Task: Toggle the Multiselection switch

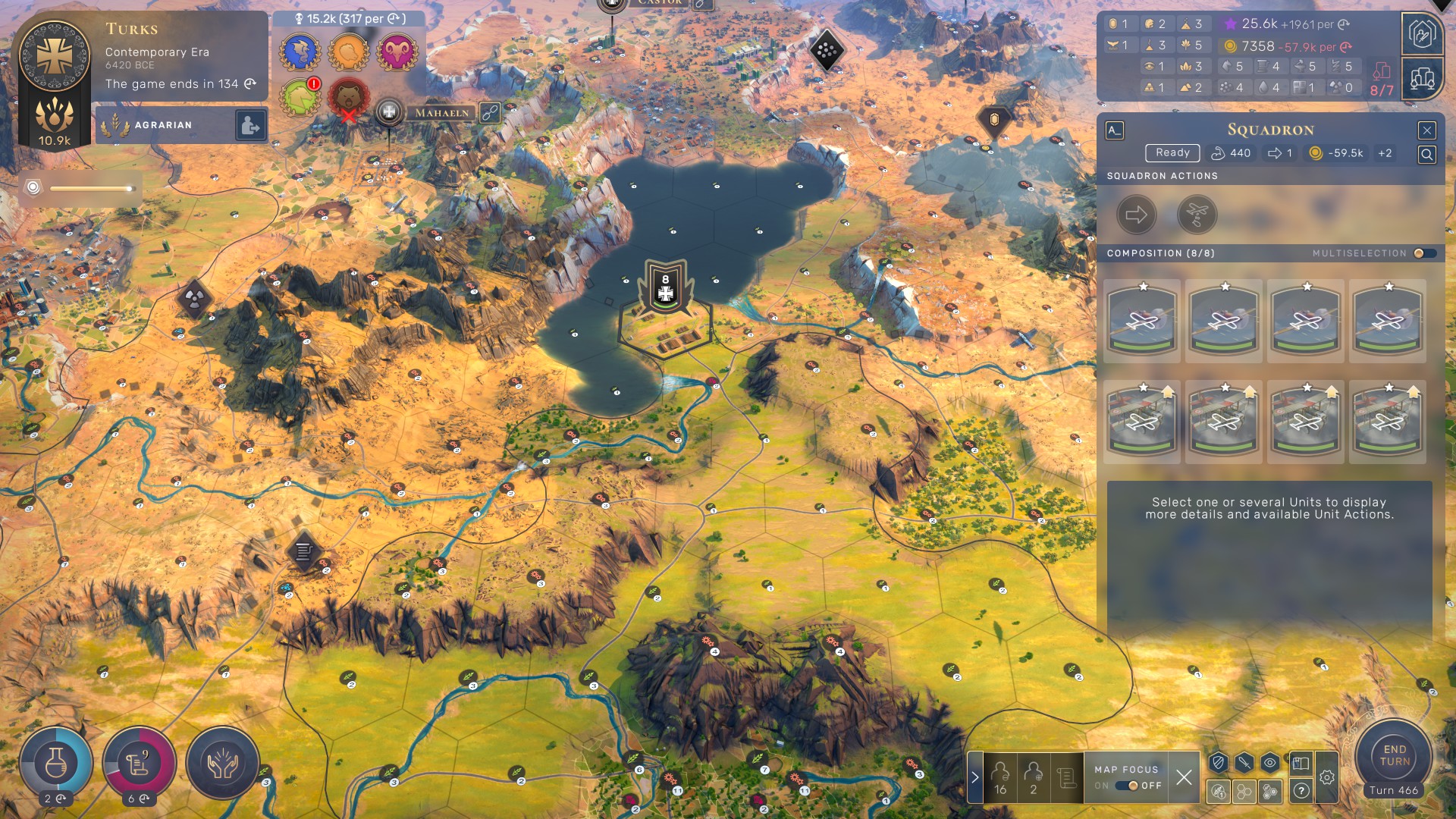Action: [1424, 253]
